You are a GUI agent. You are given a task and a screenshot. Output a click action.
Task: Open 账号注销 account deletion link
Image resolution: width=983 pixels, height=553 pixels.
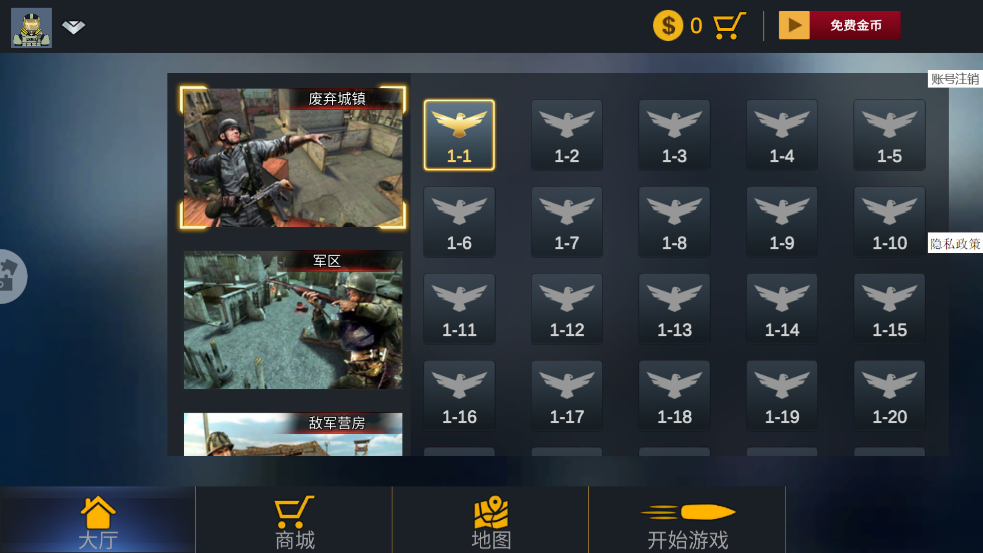pos(955,79)
